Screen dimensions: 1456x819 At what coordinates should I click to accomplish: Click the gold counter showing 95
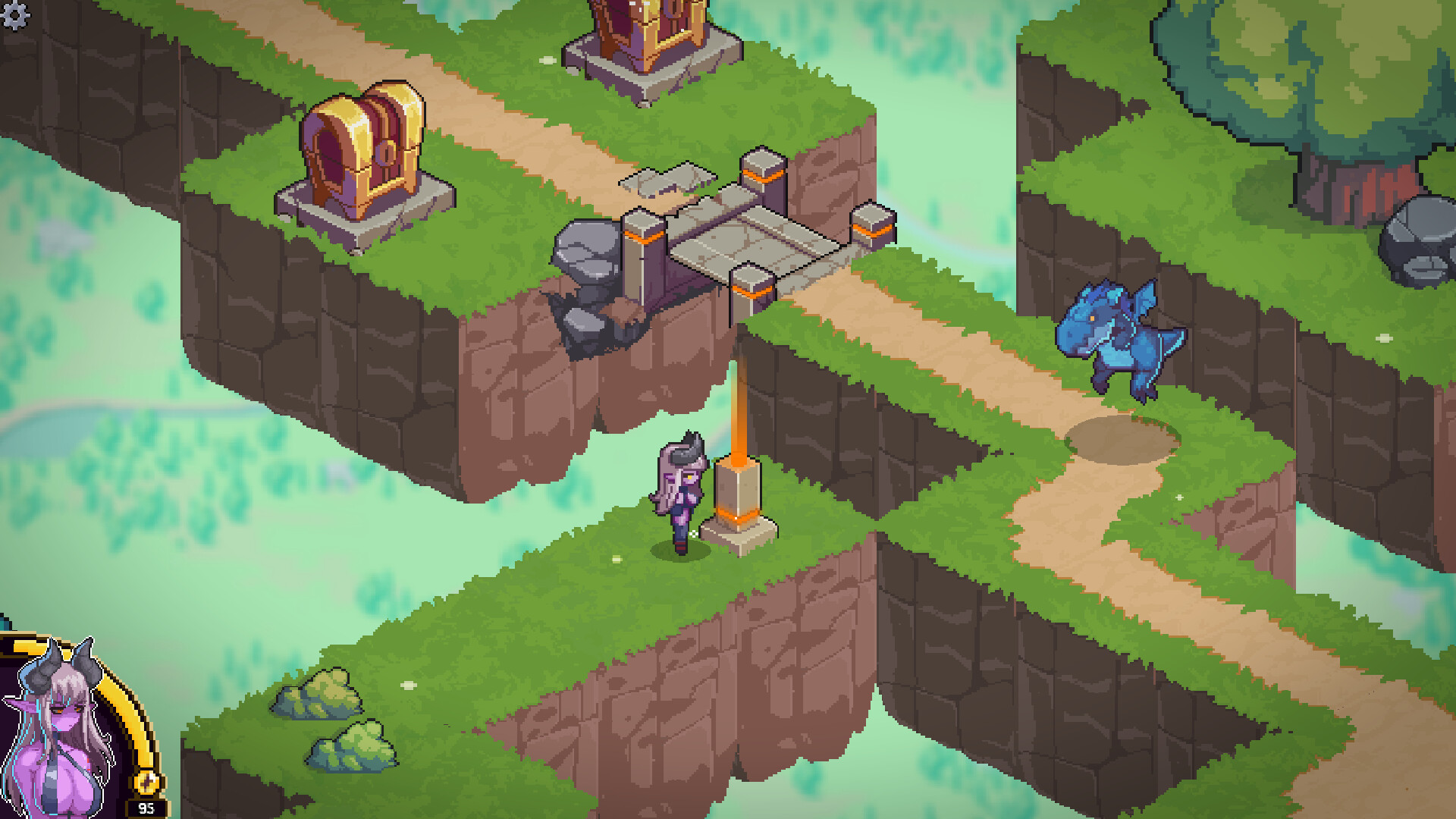click(x=146, y=807)
